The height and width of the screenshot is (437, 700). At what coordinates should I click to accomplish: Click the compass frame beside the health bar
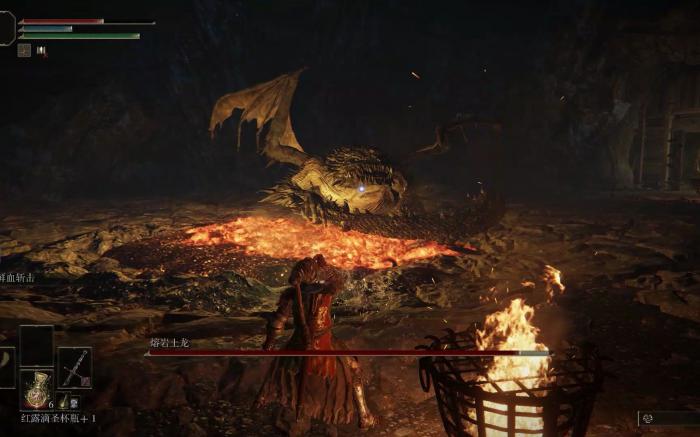coord(6,28)
